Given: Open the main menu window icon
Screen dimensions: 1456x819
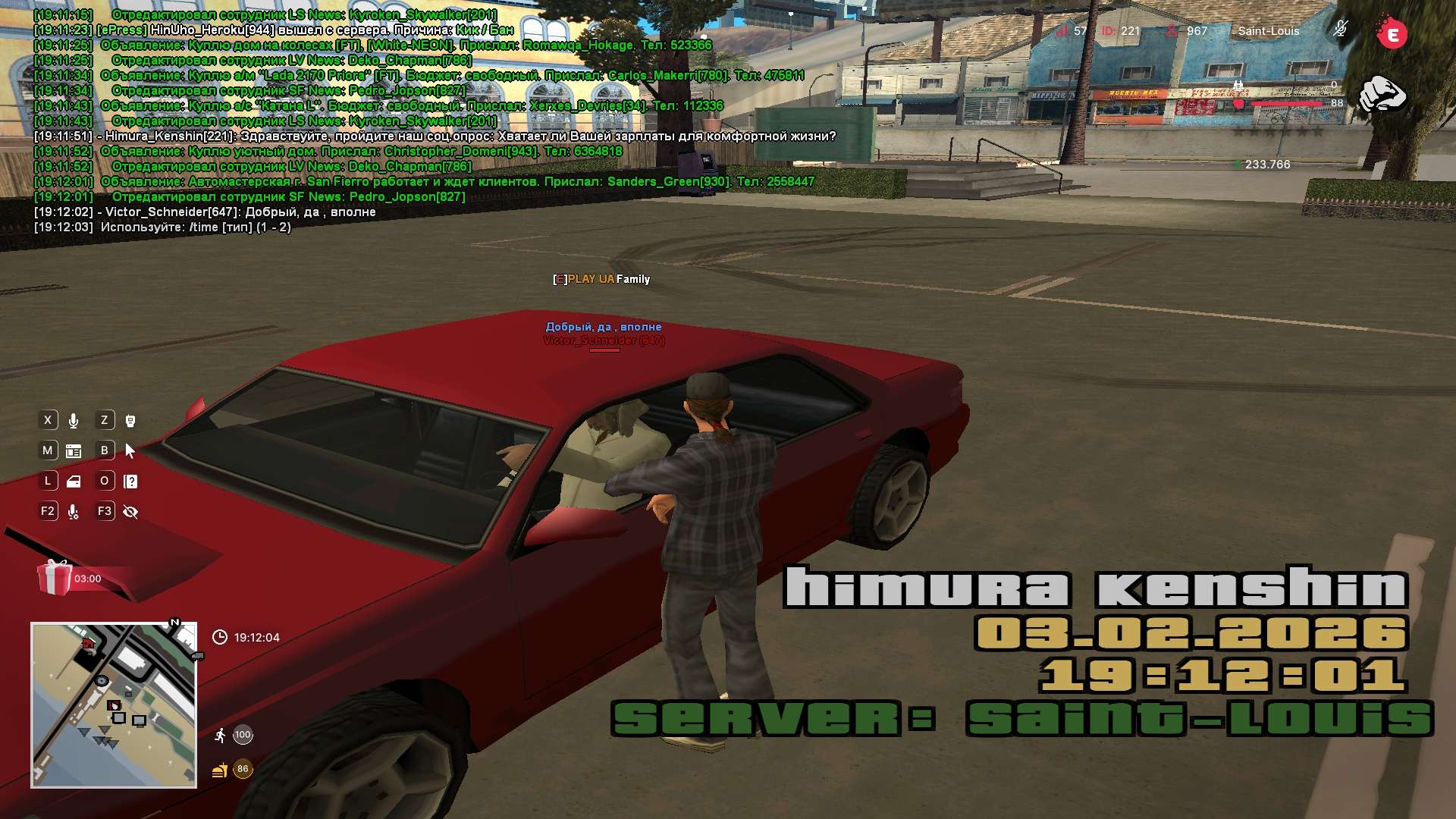Looking at the screenshot, I should click(74, 451).
